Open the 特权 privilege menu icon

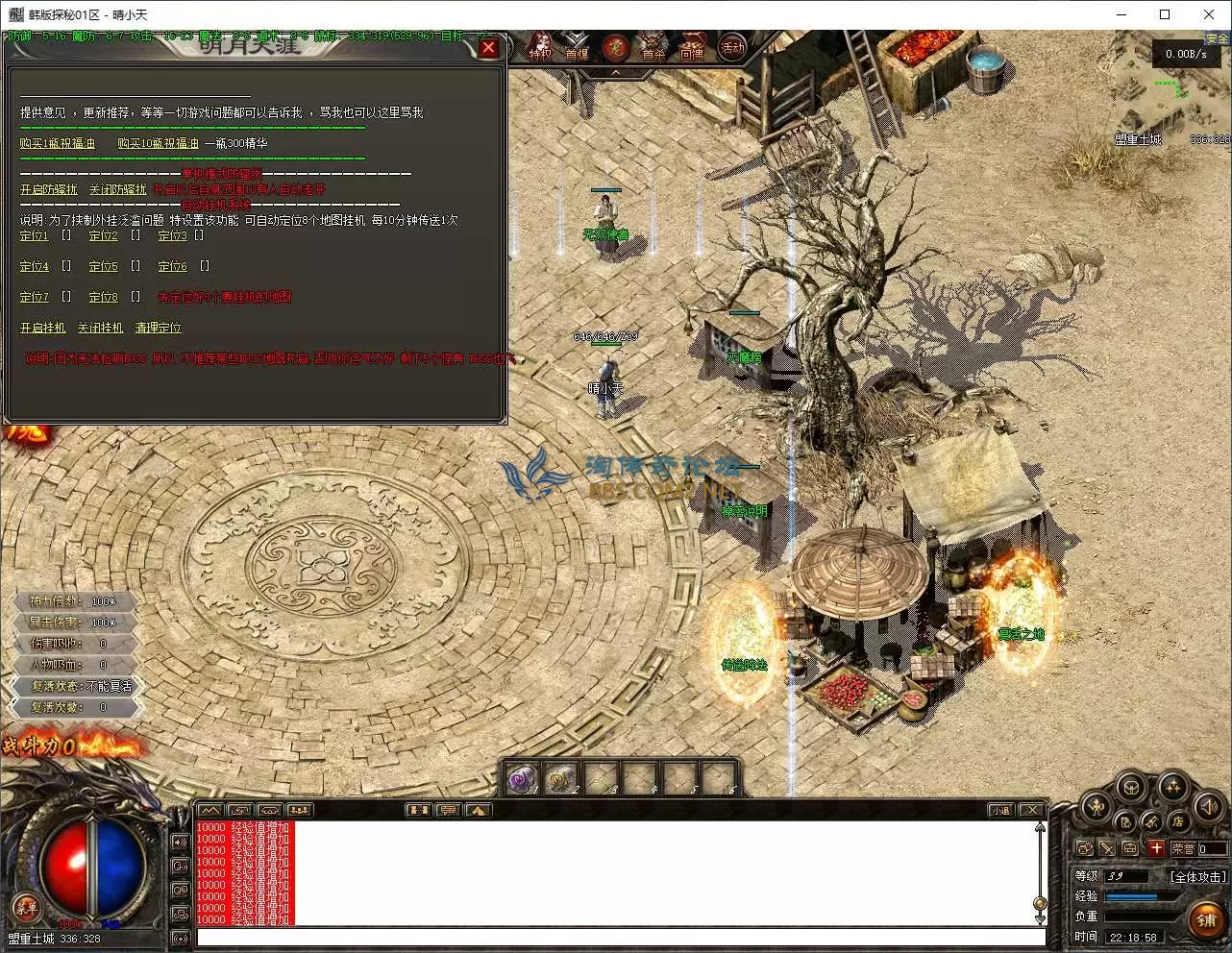point(541,47)
